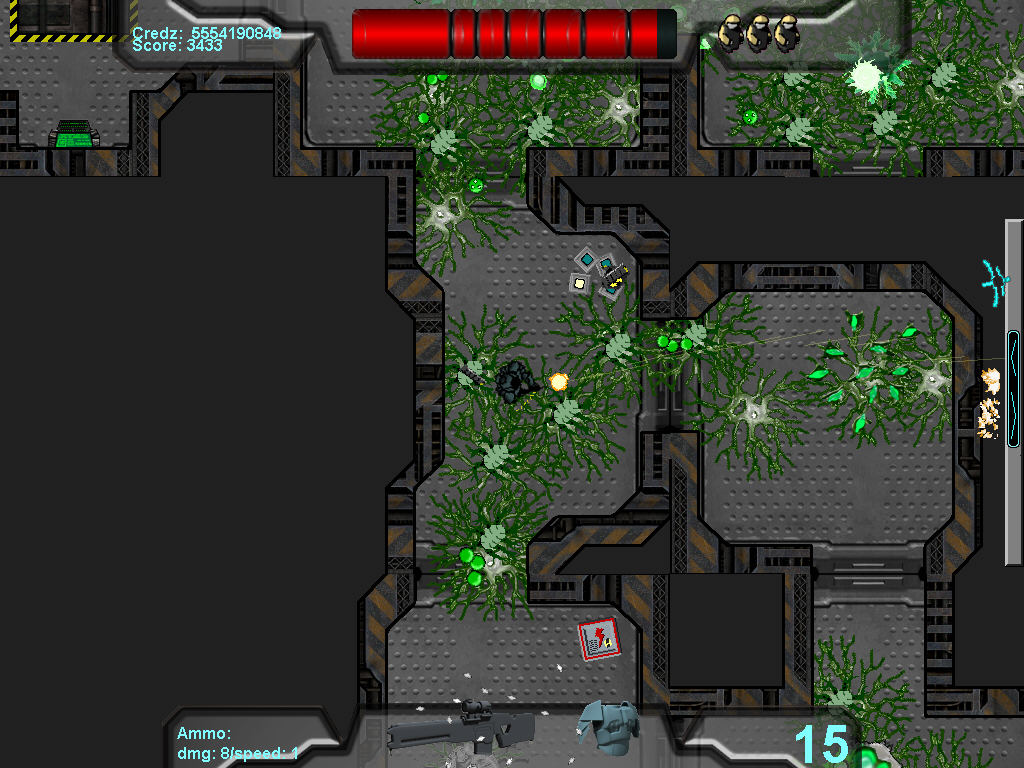Select the scoped rifle weapon icon
This screenshot has height=768, width=1024.
click(x=461, y=730)
